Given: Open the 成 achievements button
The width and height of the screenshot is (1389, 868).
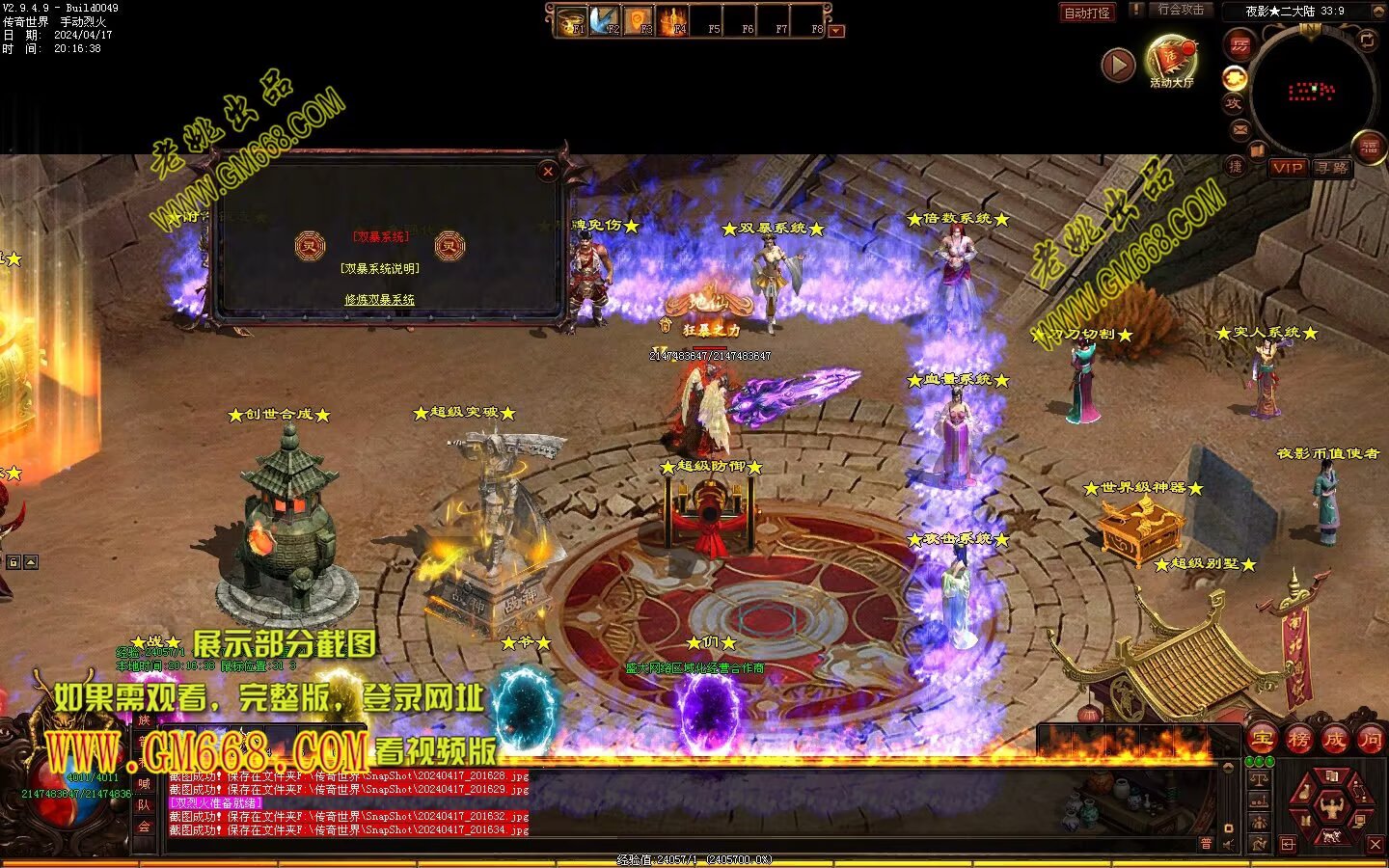Looking at the screenshot, I should point(1334,740).
